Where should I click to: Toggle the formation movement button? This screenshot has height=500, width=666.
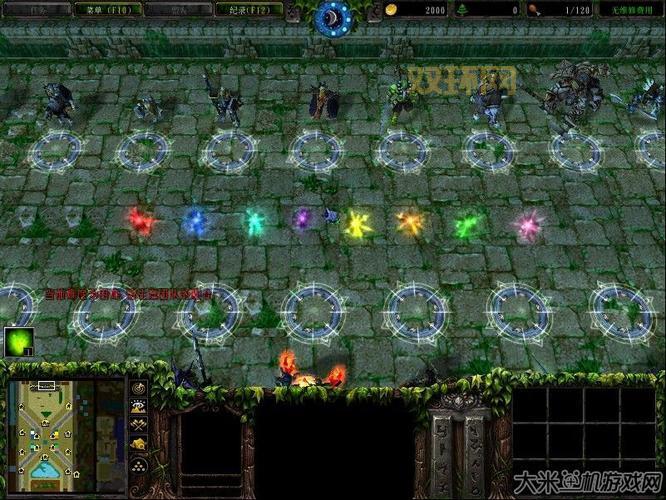pos(139,467)
